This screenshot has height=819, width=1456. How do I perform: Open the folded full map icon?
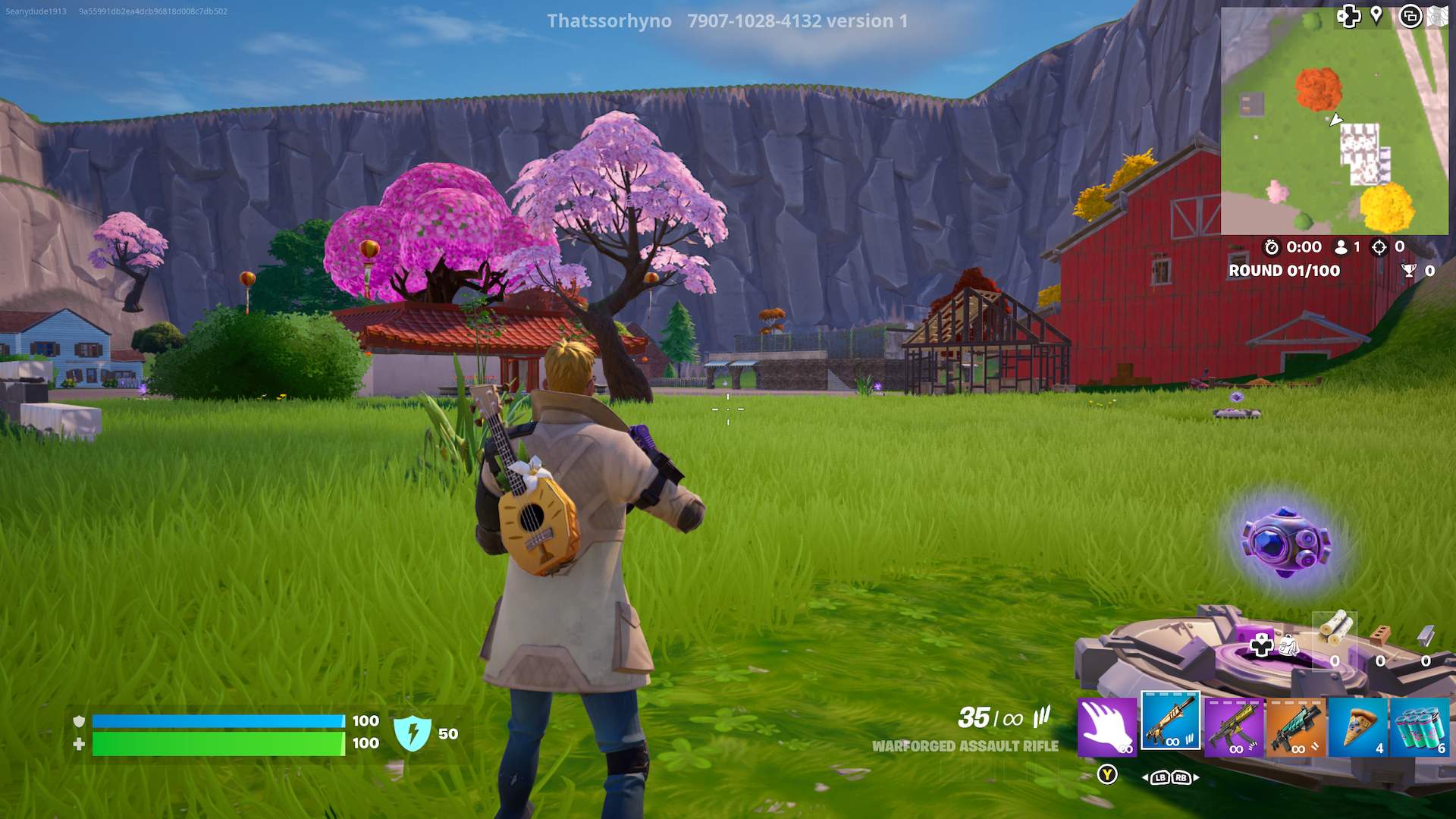1438,16
